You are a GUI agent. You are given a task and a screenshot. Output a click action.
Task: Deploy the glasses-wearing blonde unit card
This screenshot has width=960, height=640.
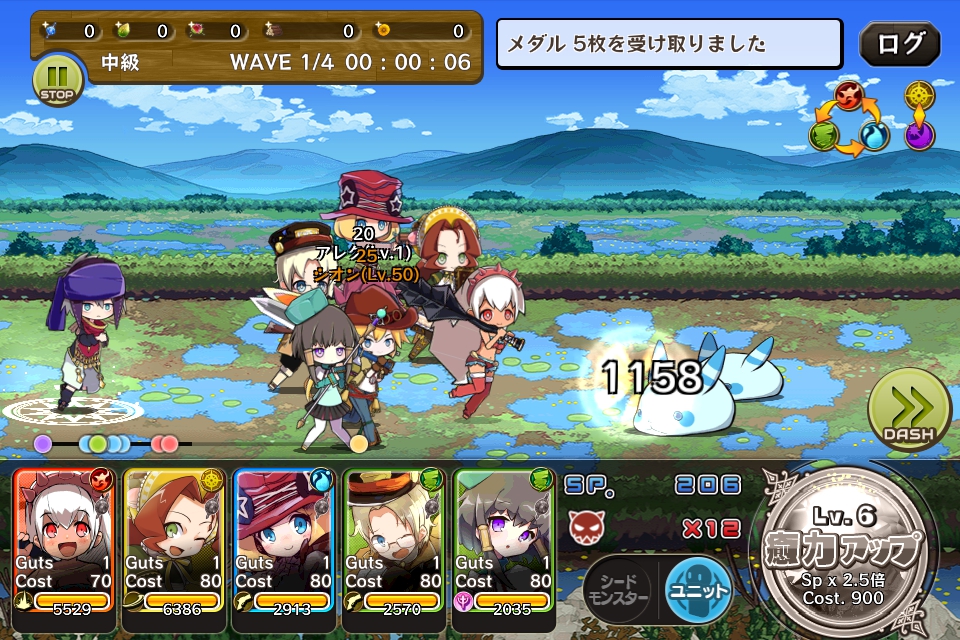(392, 540)
